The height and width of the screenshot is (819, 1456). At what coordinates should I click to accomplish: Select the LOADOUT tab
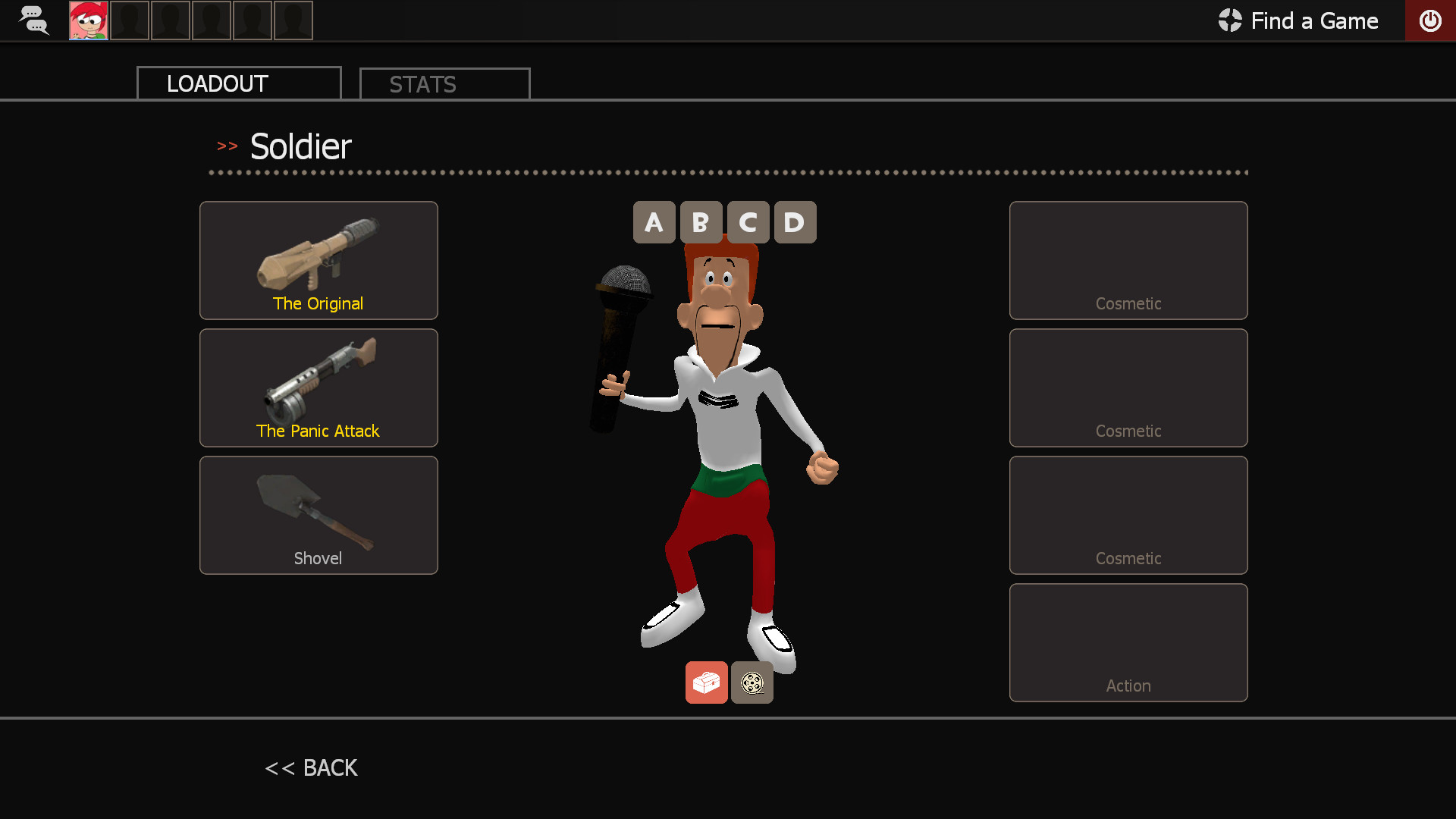238,83
